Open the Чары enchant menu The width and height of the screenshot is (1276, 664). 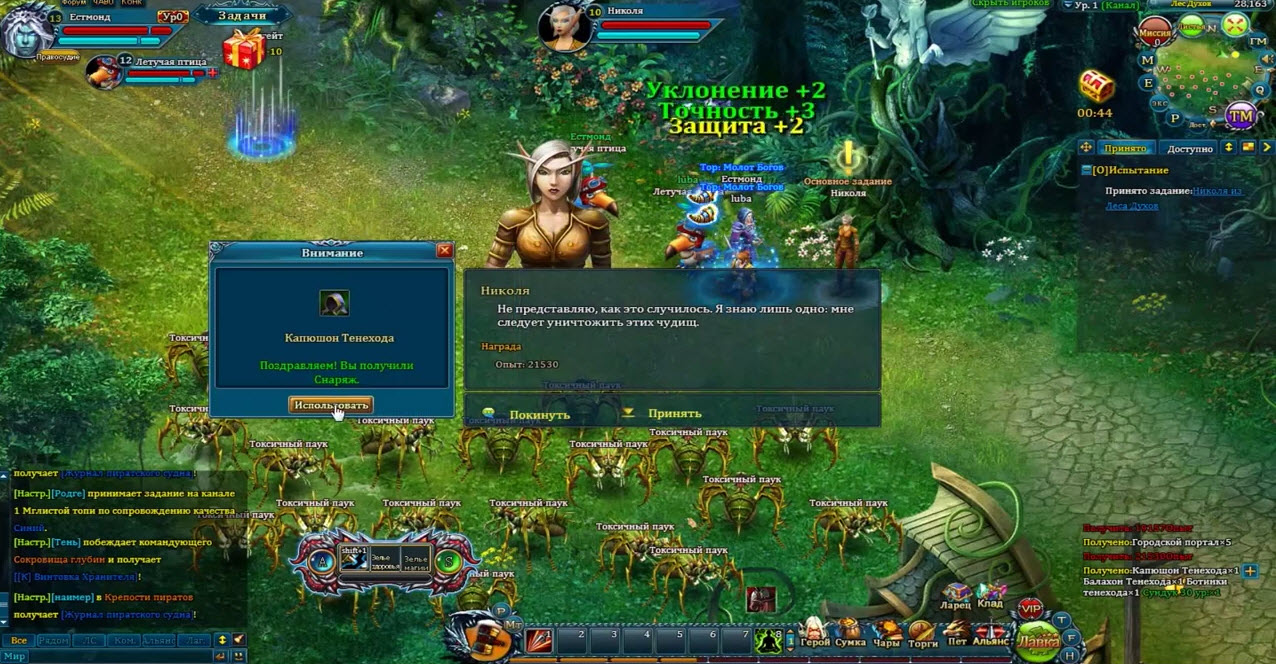click(888, 634)
